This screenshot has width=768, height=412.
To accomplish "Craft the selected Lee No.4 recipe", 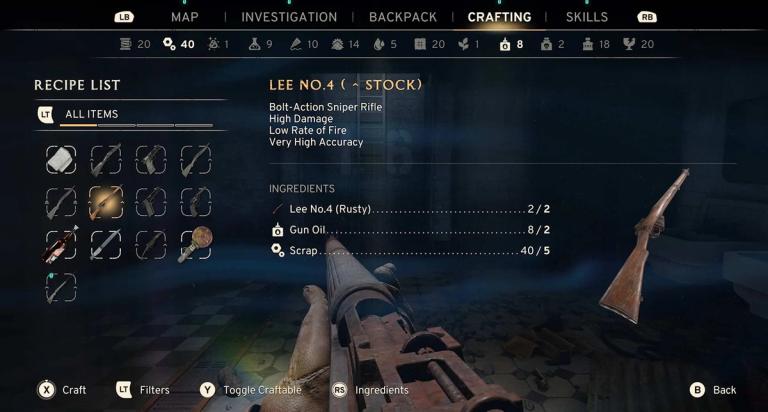I will 58,390.
